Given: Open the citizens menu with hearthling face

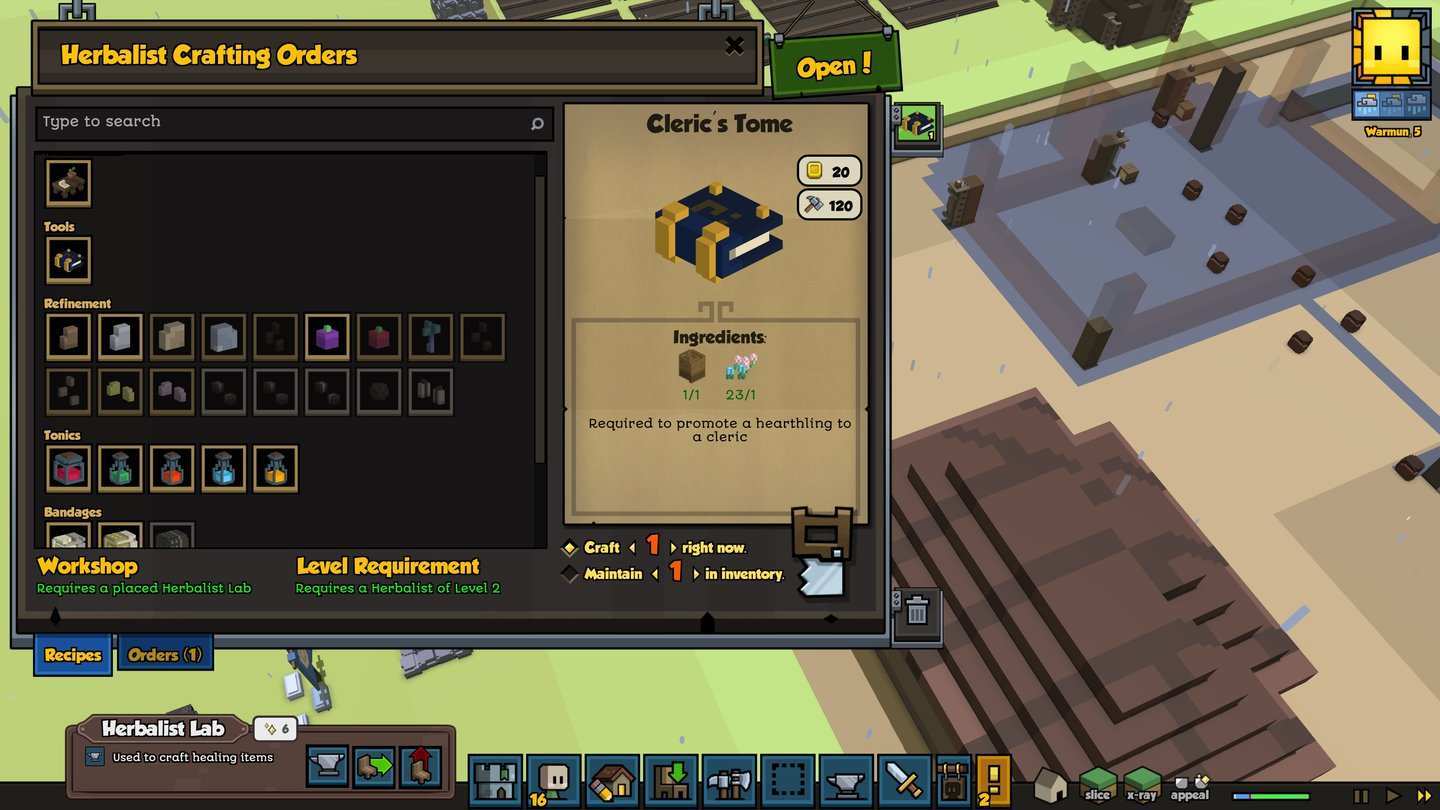Looking at the screenshot, I should 552,779.
